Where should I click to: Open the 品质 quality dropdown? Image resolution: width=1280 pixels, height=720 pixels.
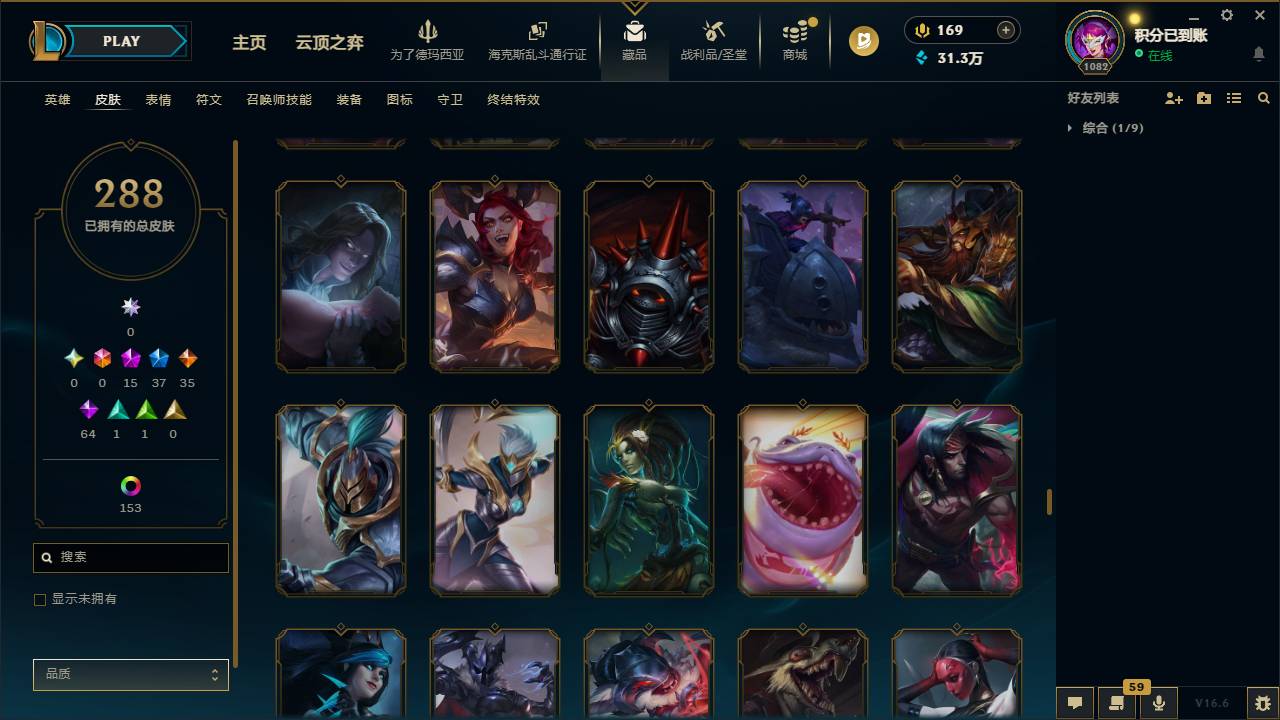point(130,674)
